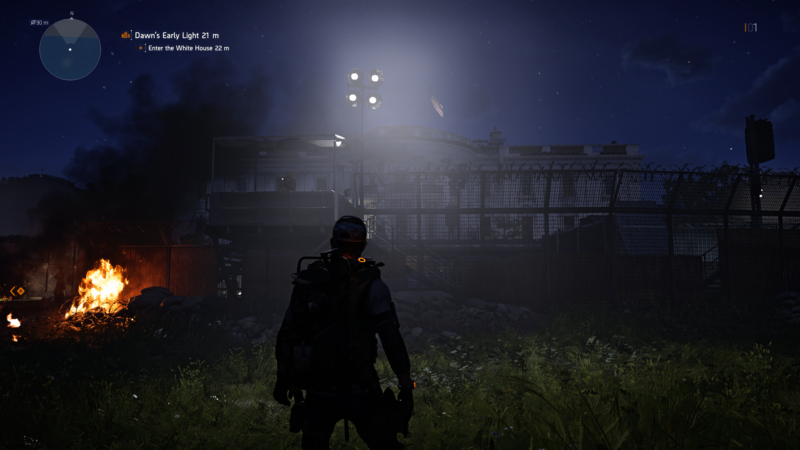
Task: Click the Enter the White House objective
Action: click(x=188, y=48)
